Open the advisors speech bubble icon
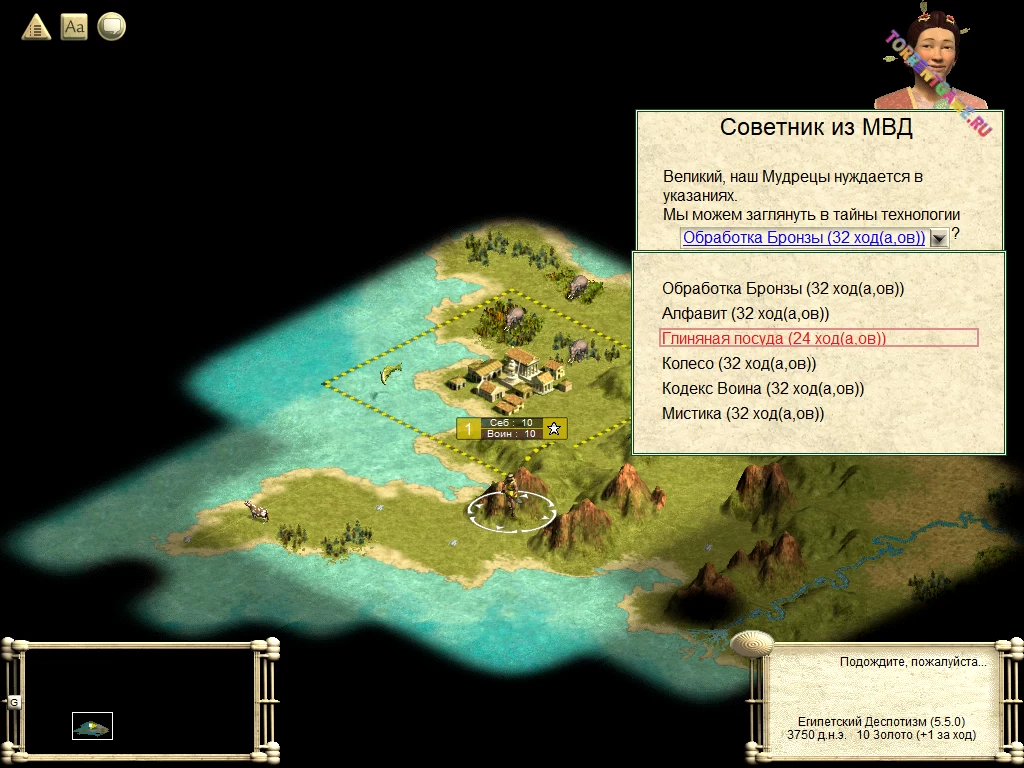 point(112,27)
